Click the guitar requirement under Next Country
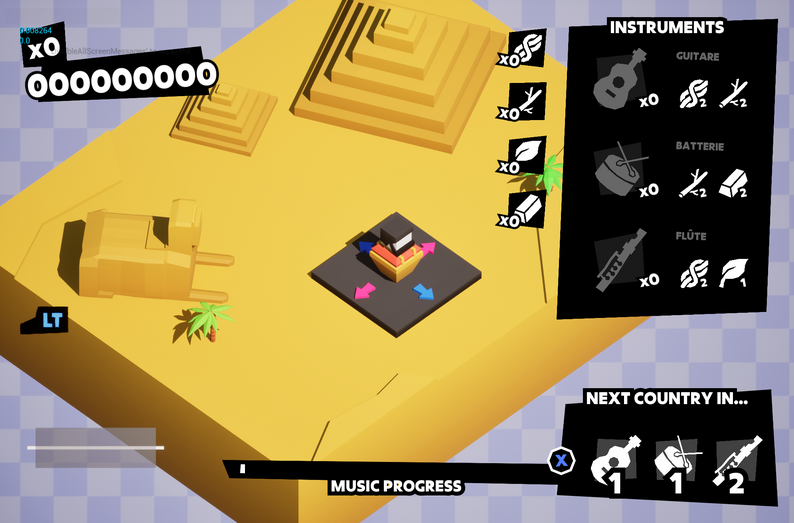794x523 pixels. point(618,462)
